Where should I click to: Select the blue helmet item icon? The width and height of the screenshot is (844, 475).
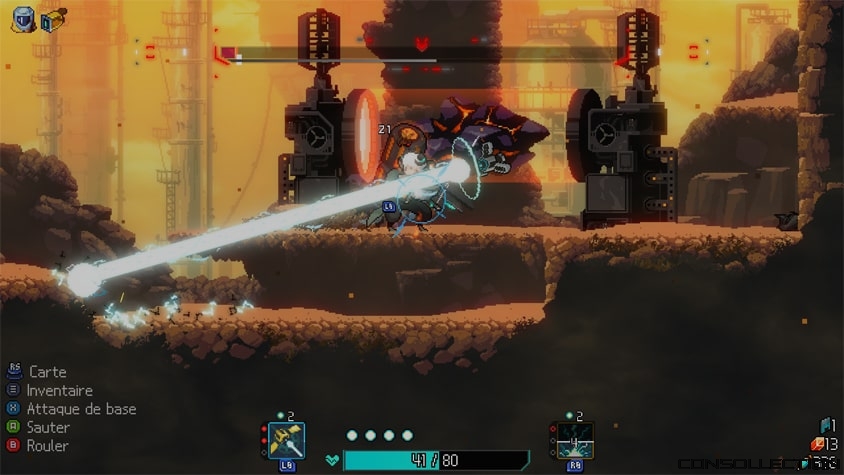point(23,18)
